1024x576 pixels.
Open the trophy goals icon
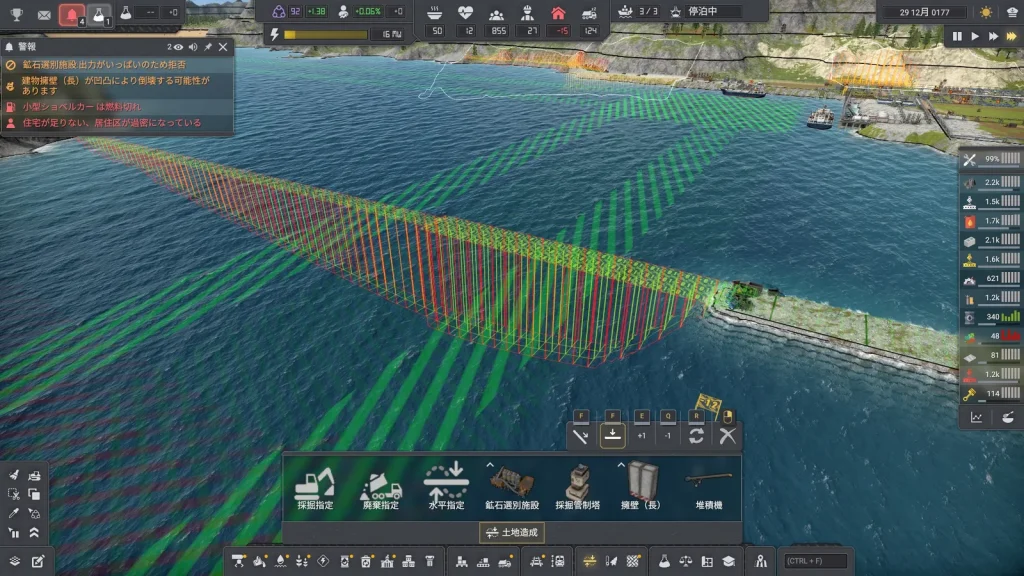tap(16, 15)
